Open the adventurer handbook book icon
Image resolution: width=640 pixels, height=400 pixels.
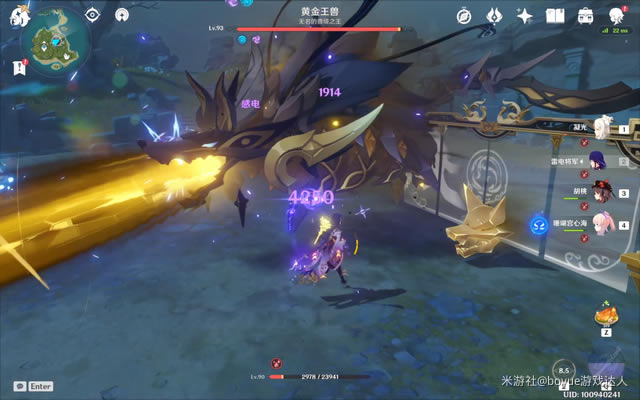point(556,15)
